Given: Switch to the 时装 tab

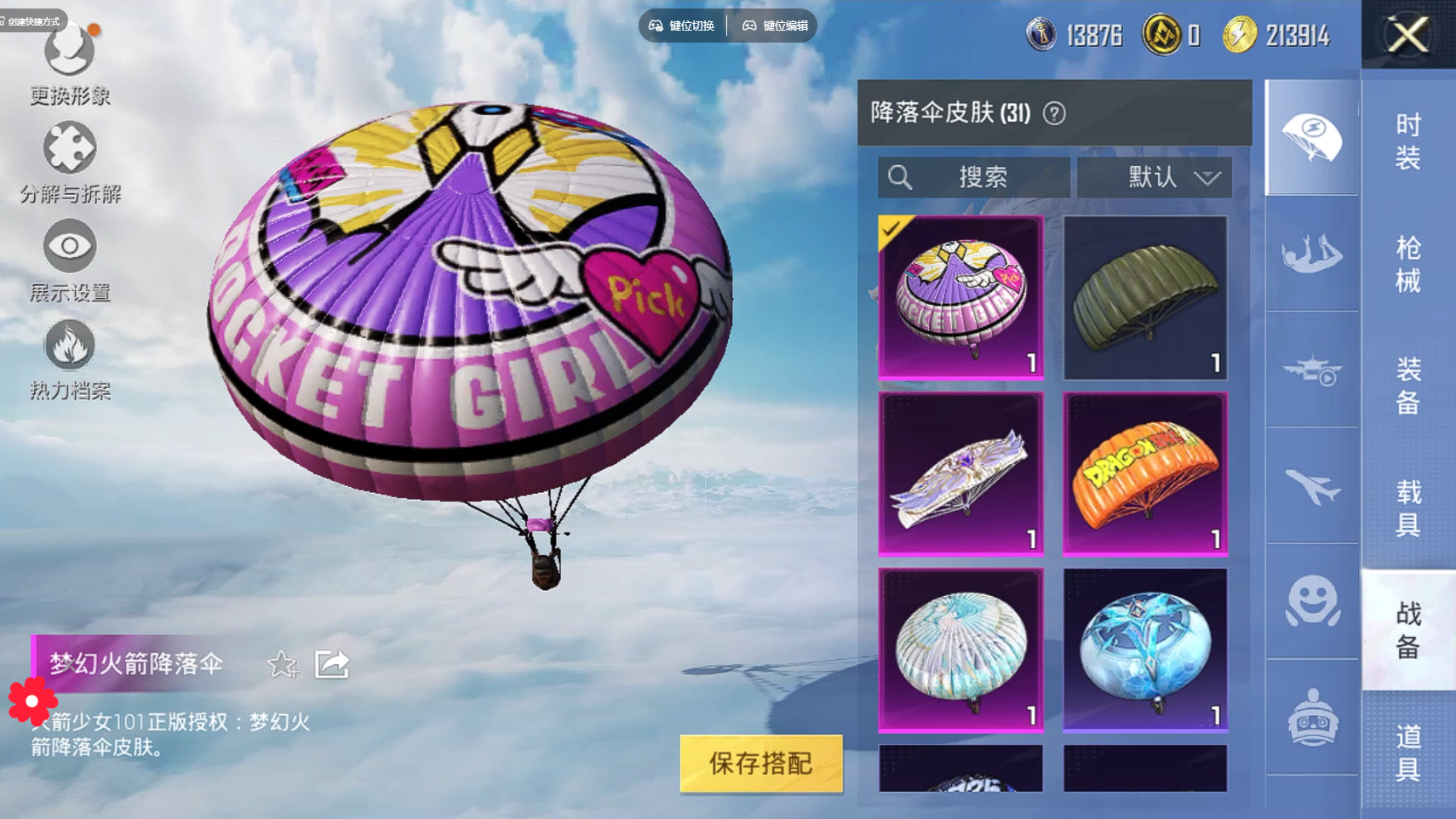Looking at the screenshot, I should click(x=1408, y=141).
